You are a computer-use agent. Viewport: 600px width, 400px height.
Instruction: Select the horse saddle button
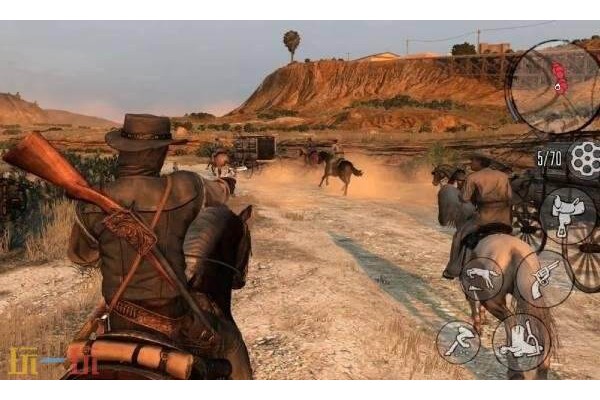pyautogui.click(x=568, y=215)
